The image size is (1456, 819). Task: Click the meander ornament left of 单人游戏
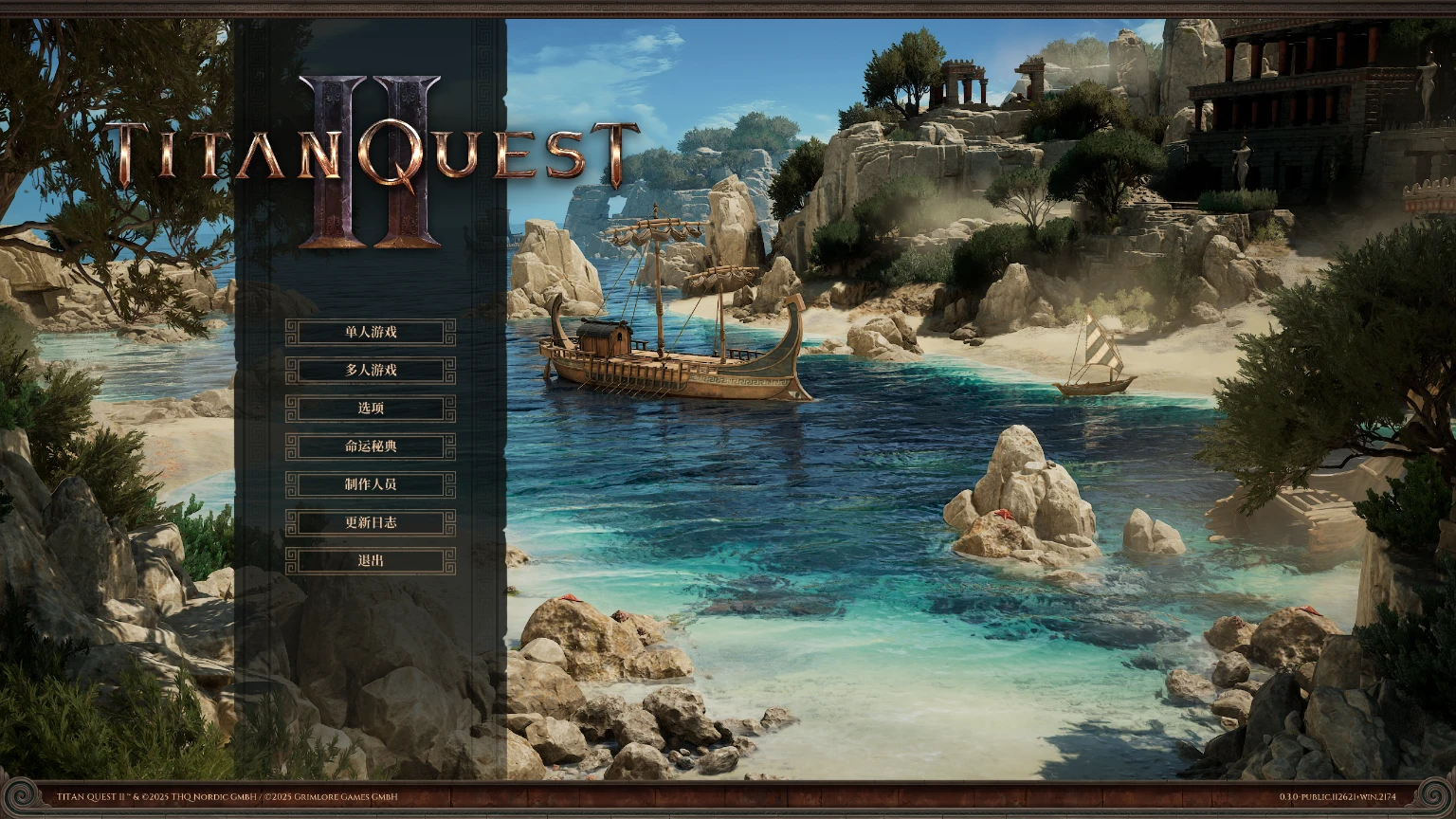point(292,333)
